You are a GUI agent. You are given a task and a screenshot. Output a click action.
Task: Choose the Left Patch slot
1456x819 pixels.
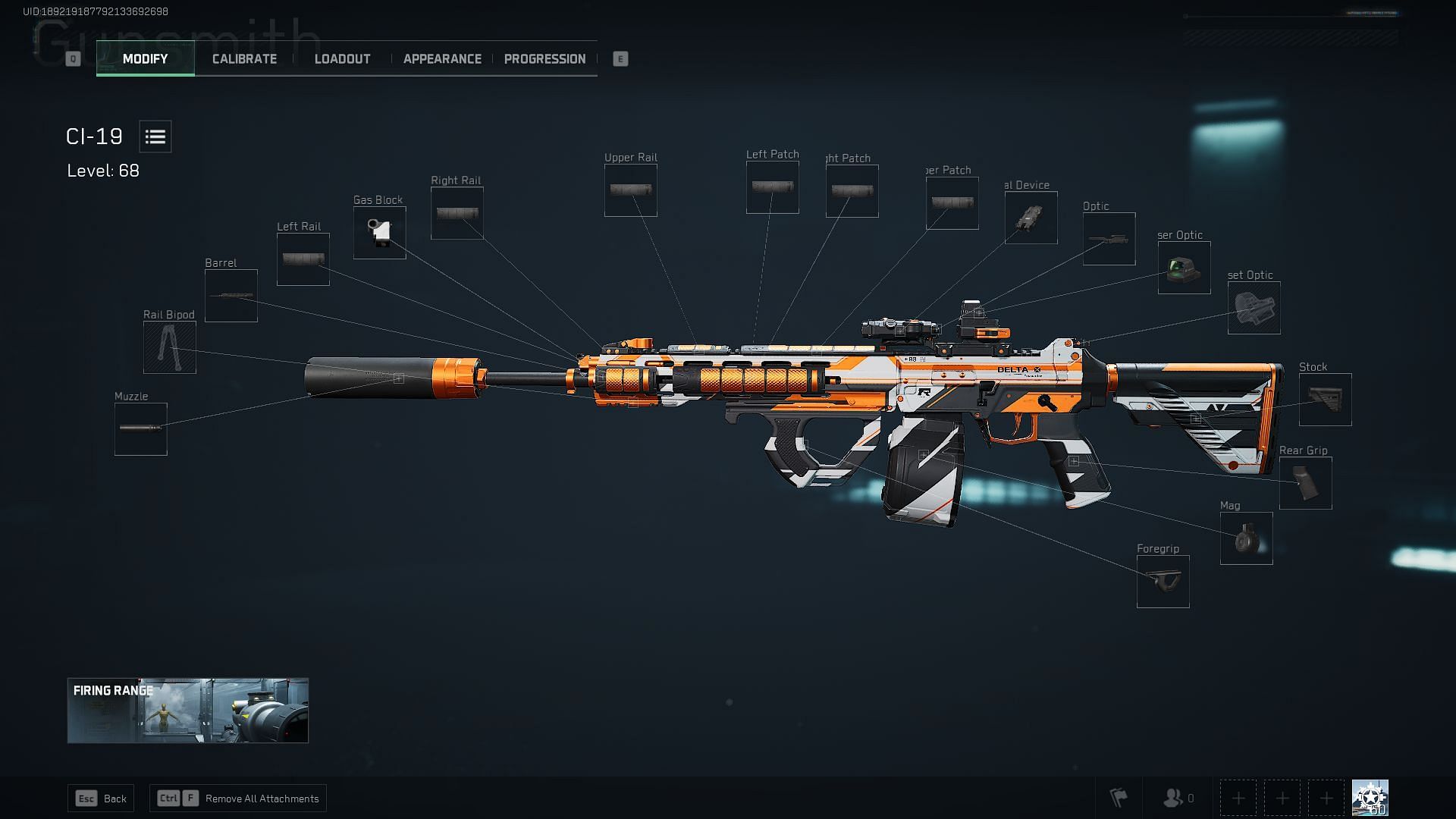coord(773,187)
